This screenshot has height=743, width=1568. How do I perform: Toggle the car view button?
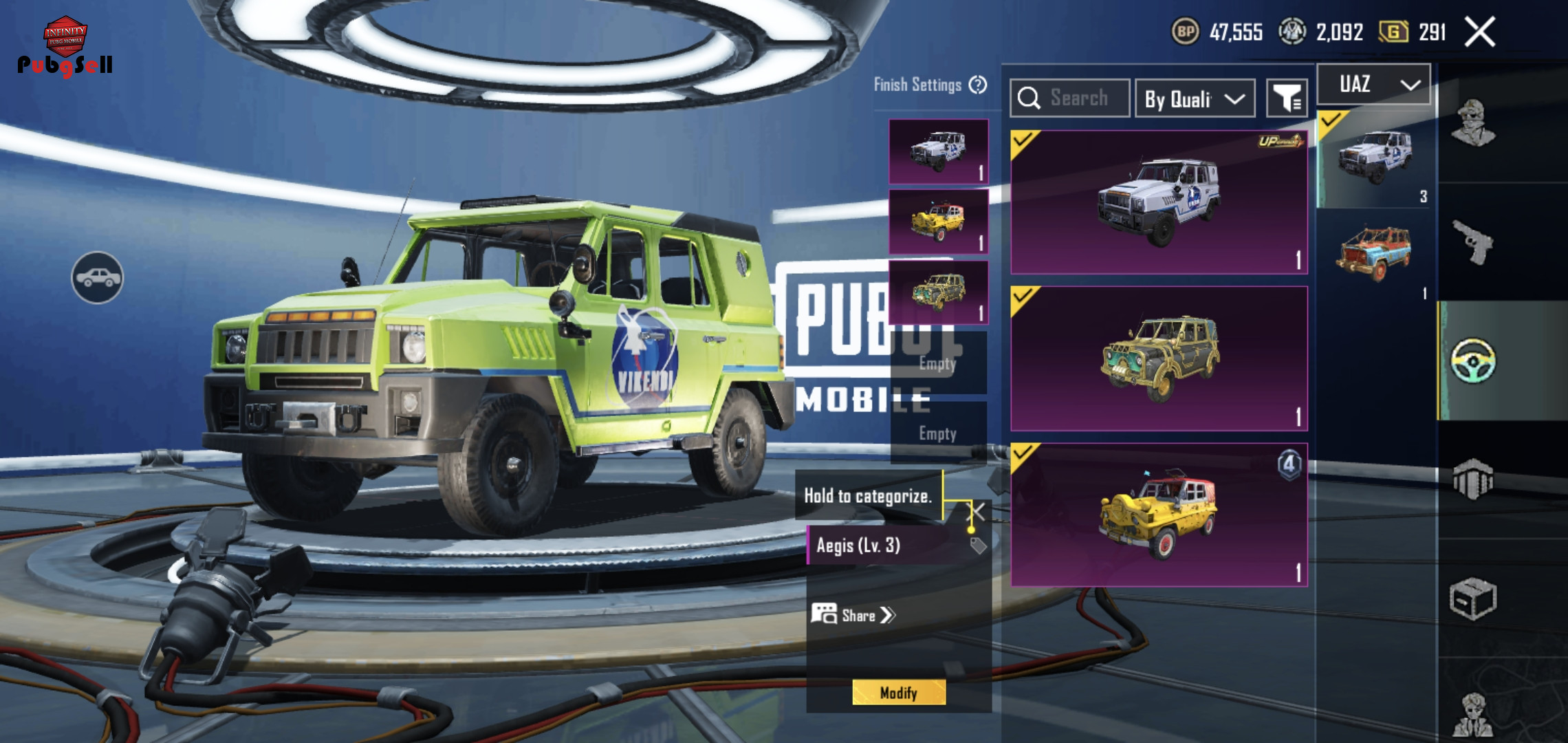(98, 277)
